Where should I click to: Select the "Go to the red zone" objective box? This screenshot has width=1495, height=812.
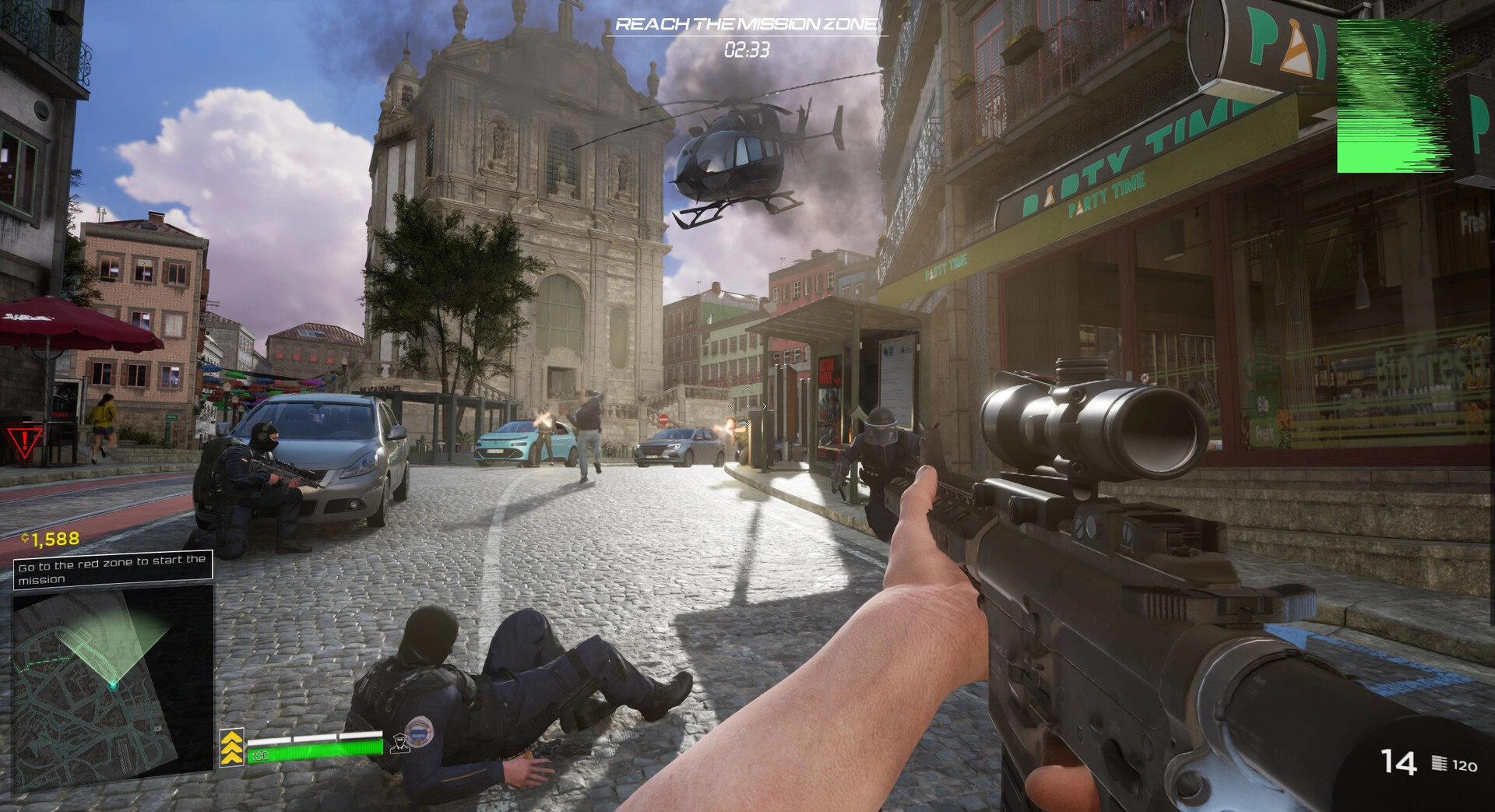pos(113,568)
